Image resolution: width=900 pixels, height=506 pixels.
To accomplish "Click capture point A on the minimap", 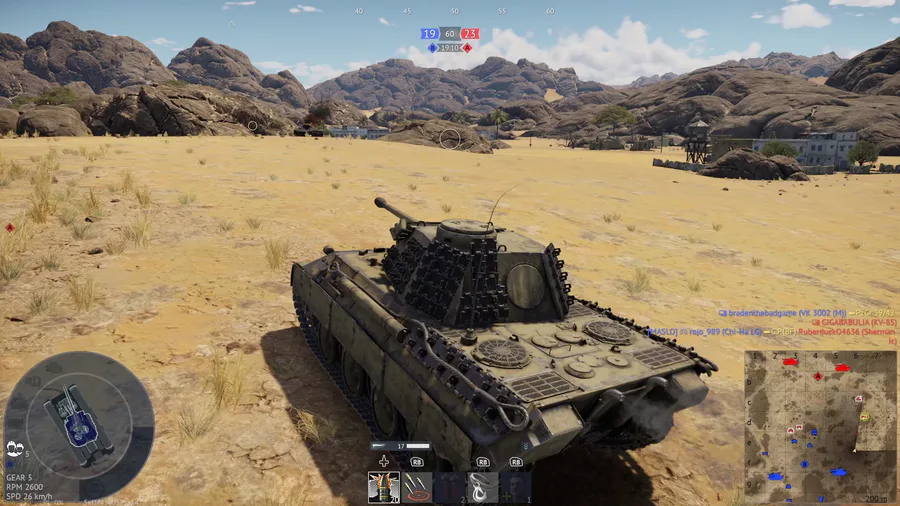I will pos(819,377).
